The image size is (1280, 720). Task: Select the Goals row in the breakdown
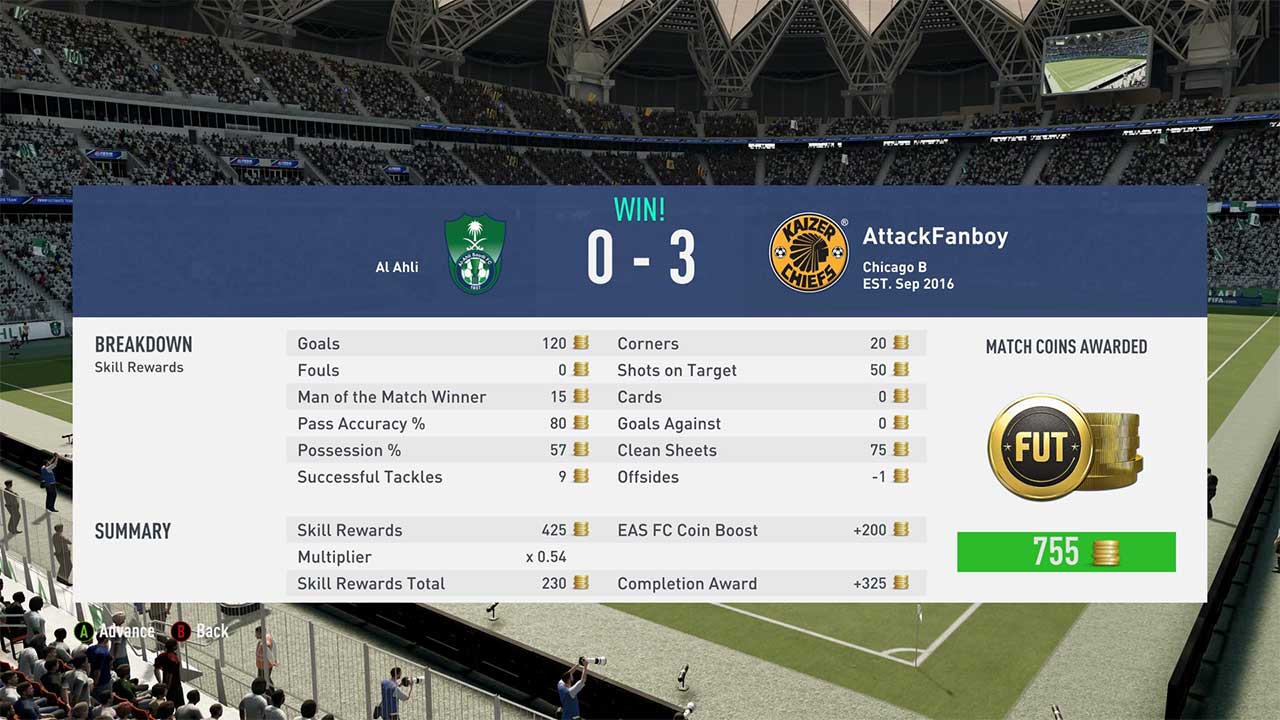pyautogui.click(x=430, y=343)
